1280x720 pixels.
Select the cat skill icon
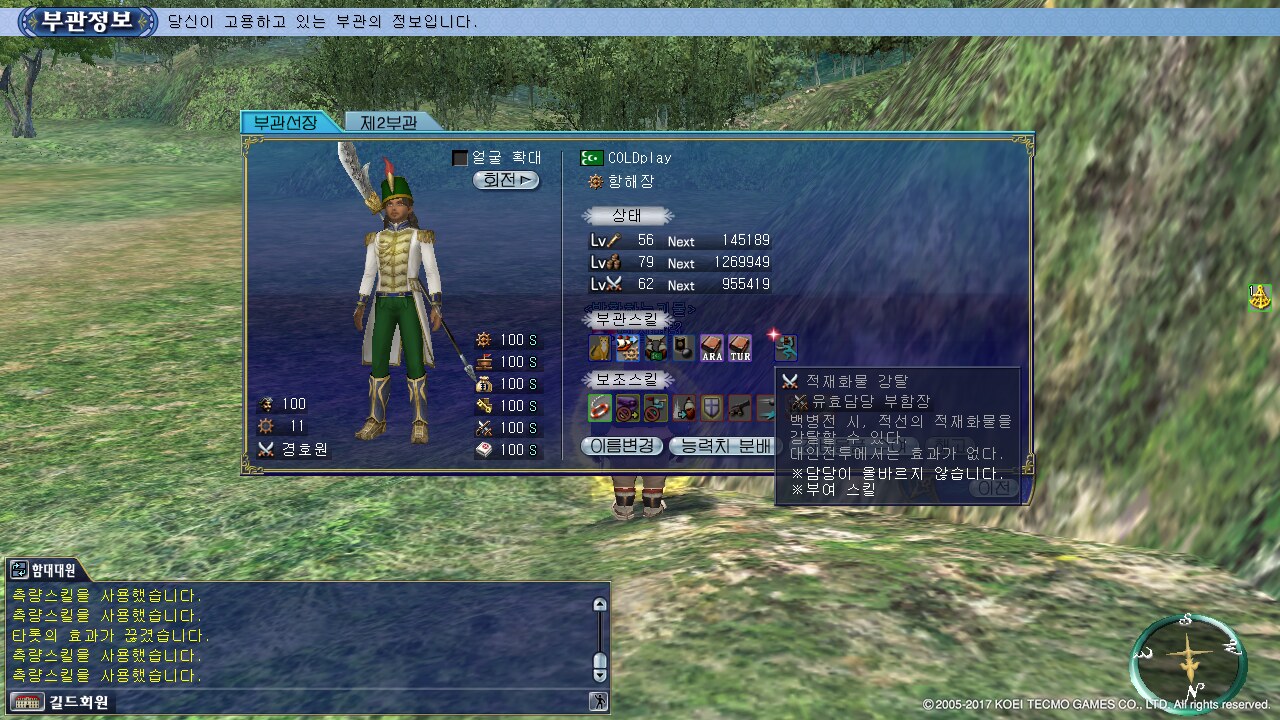[600, 348]
